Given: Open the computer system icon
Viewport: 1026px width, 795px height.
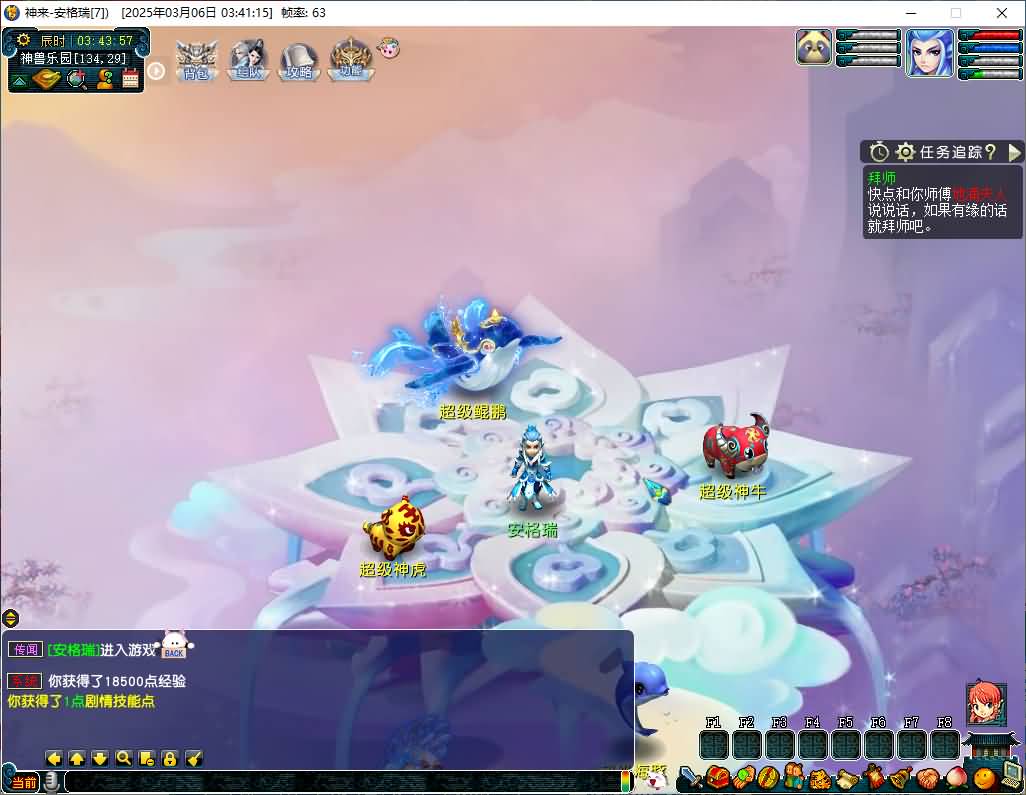Looking at the screenshot, I should tap(1011, 775).
